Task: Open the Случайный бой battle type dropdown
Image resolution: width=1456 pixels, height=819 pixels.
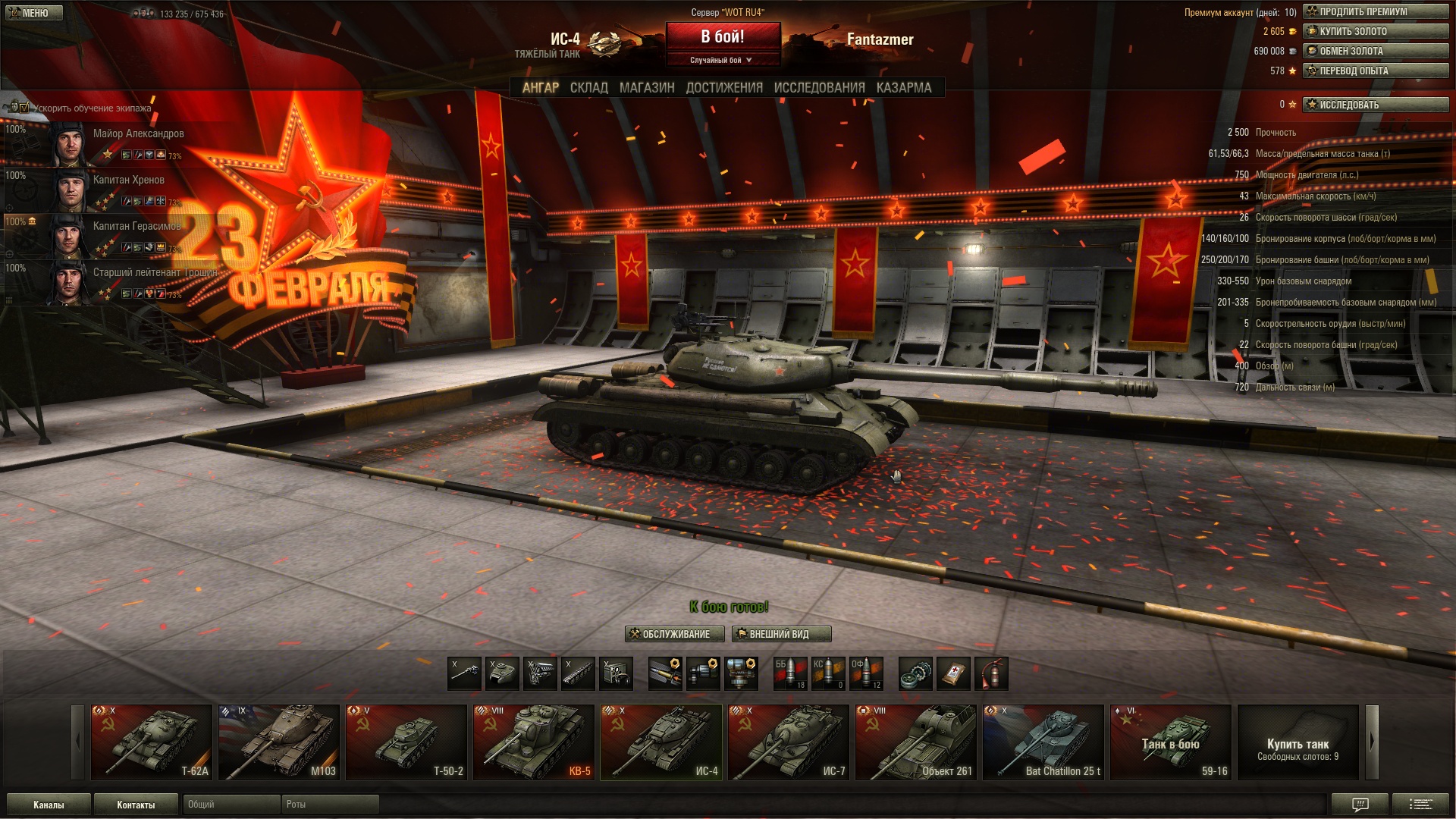Action: (721, 61)
